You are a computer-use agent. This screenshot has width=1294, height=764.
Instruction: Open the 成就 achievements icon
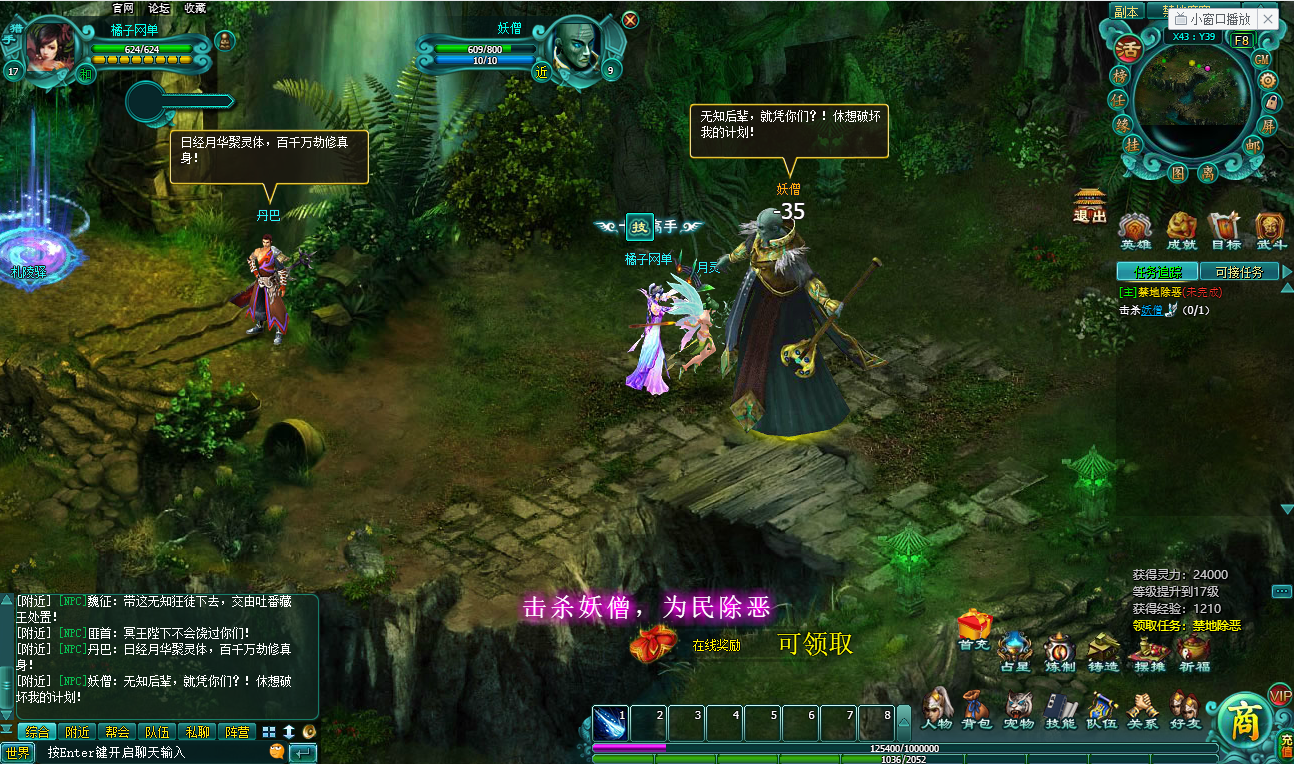pyautogui.click(x=1181, y=229)
